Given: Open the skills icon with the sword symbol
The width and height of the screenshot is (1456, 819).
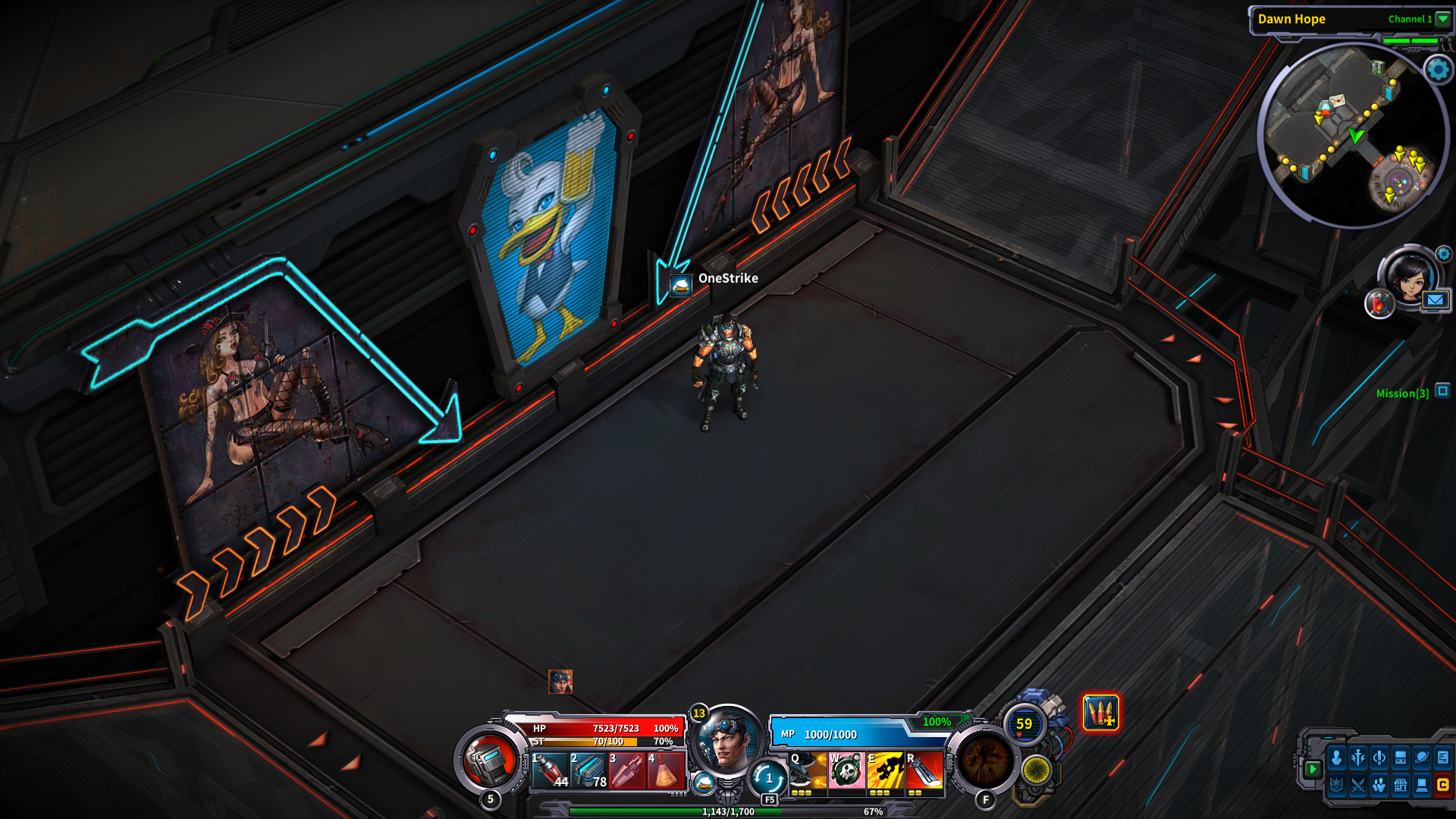Looking at the screenshot, I should 1357,758.
